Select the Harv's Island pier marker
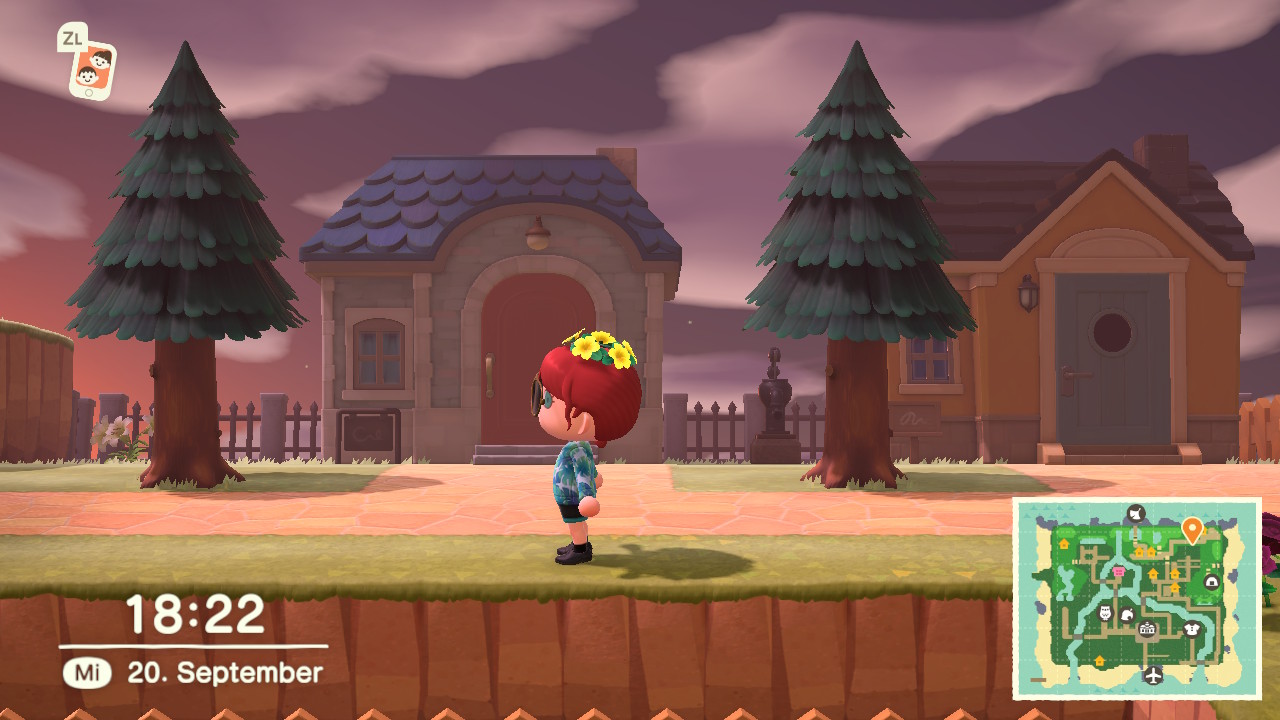This screenshot has height=720, width=1280. tap(1135, 514)
